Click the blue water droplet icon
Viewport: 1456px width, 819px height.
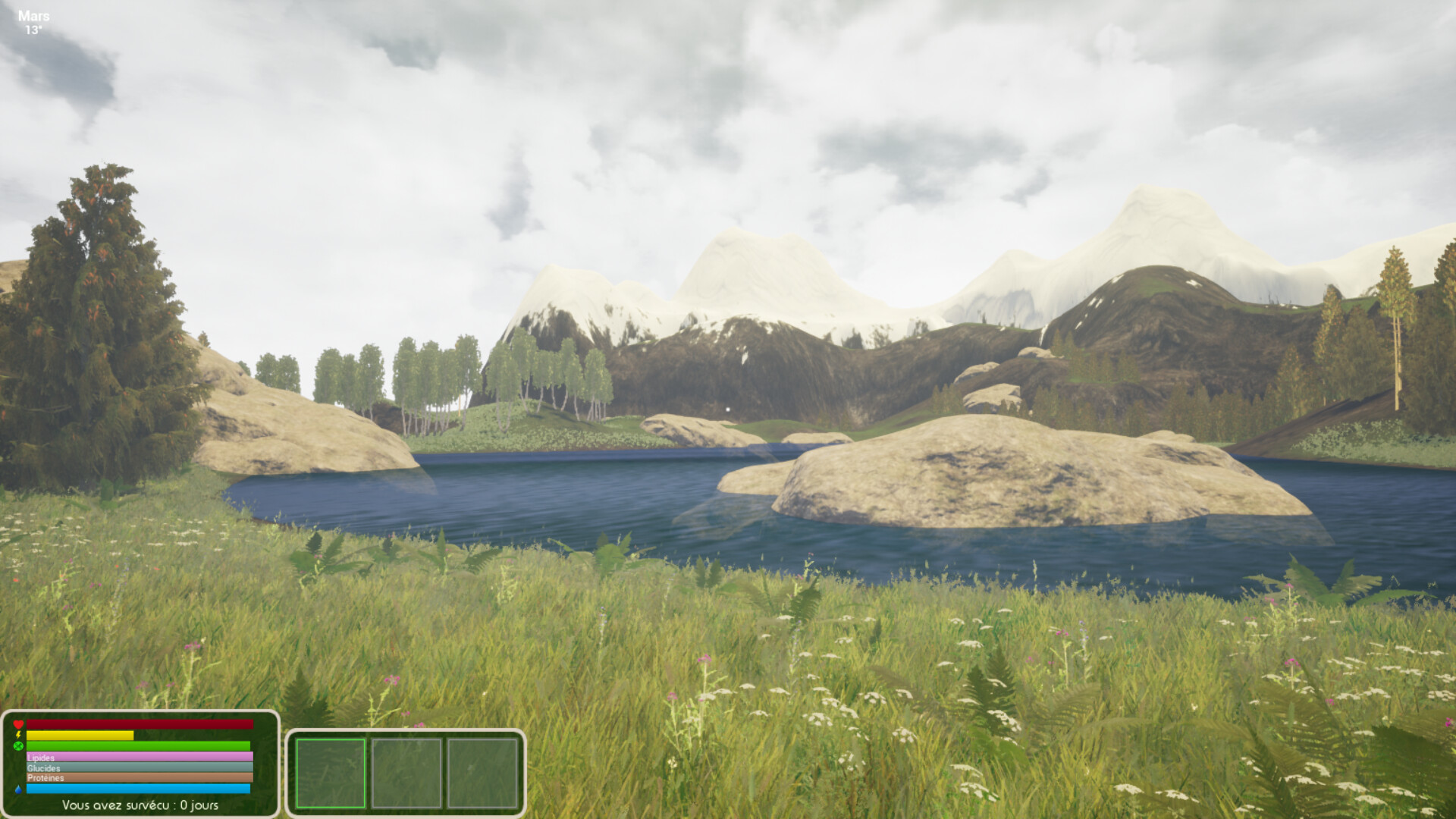(x=19, y=789)
